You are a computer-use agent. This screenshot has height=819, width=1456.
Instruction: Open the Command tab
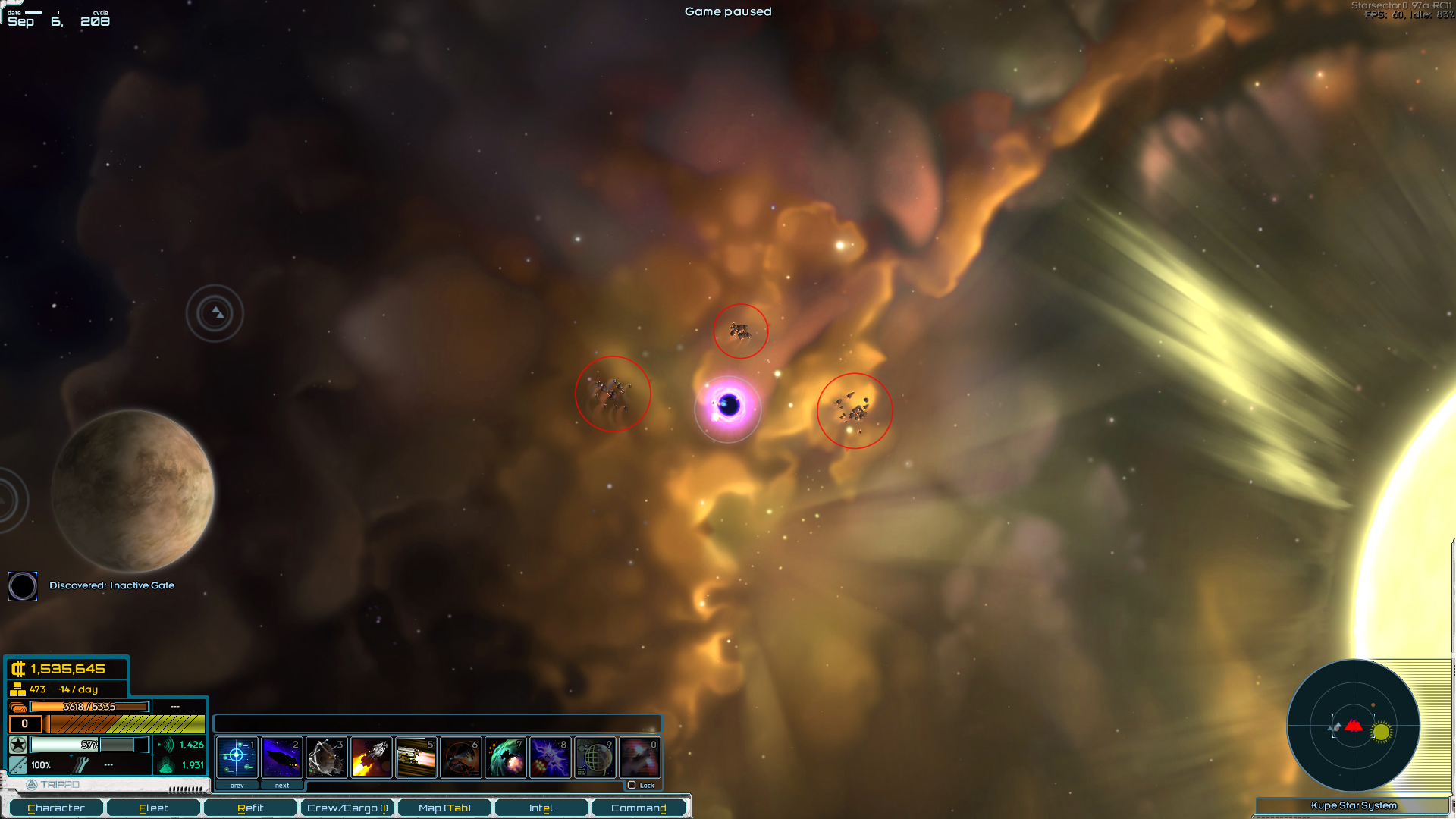pos(639,808)
